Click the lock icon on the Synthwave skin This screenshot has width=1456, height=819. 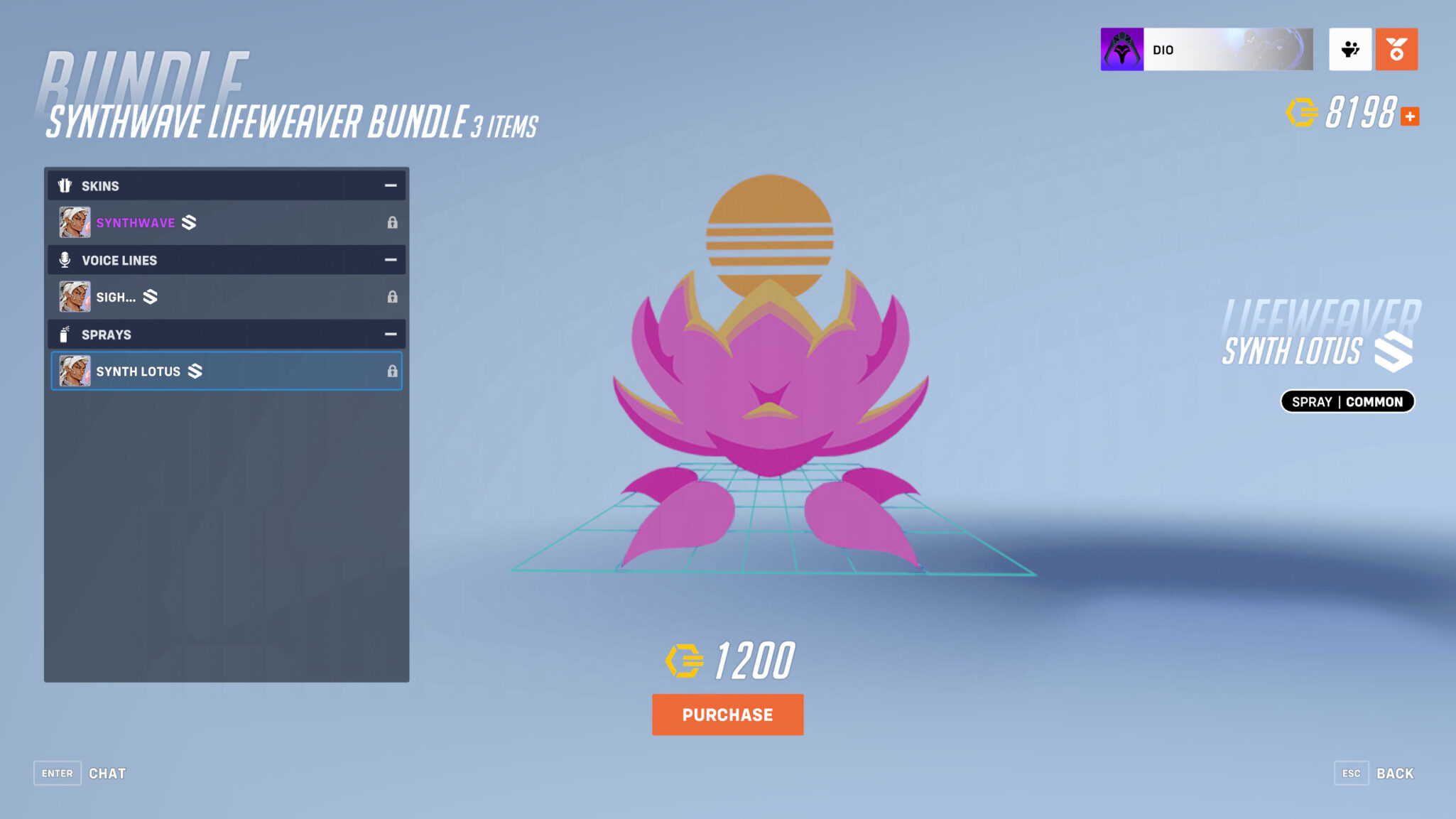click(393, 222)
